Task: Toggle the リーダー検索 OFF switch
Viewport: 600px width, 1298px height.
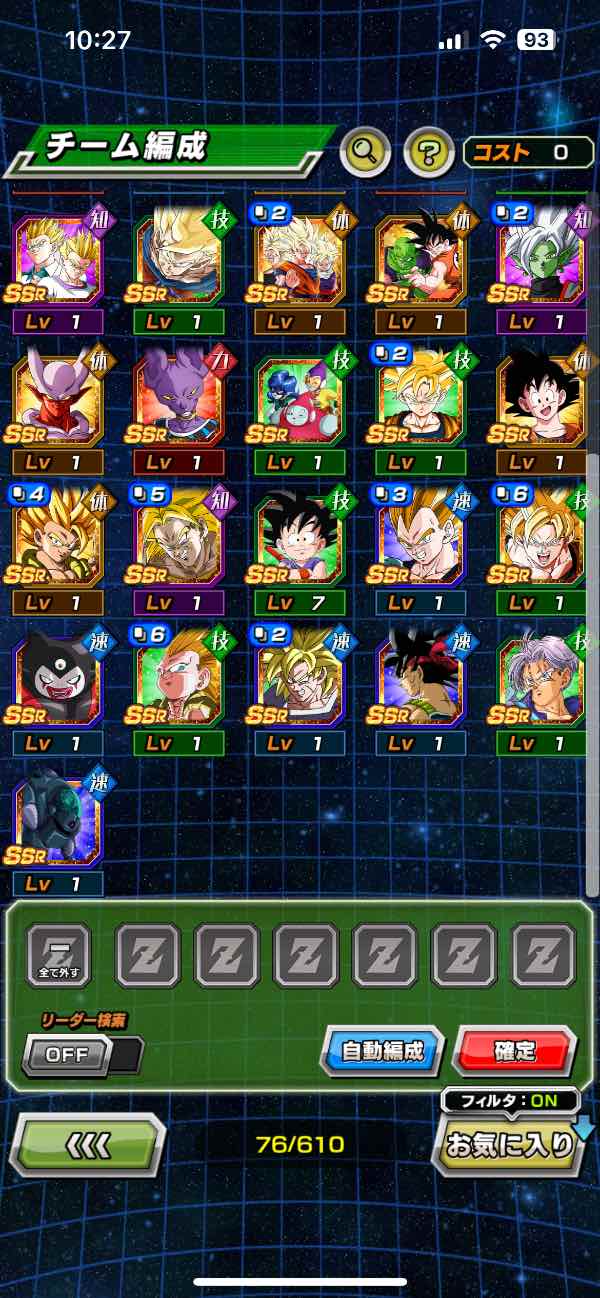Action: coord(82,1054)
